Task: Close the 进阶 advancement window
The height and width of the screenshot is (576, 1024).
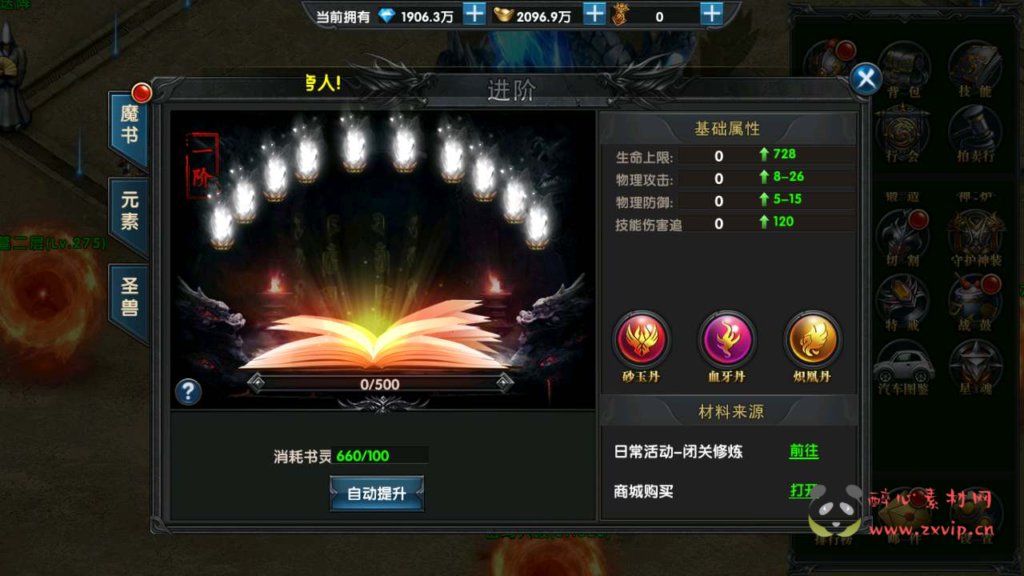Action: pos(866,79)
